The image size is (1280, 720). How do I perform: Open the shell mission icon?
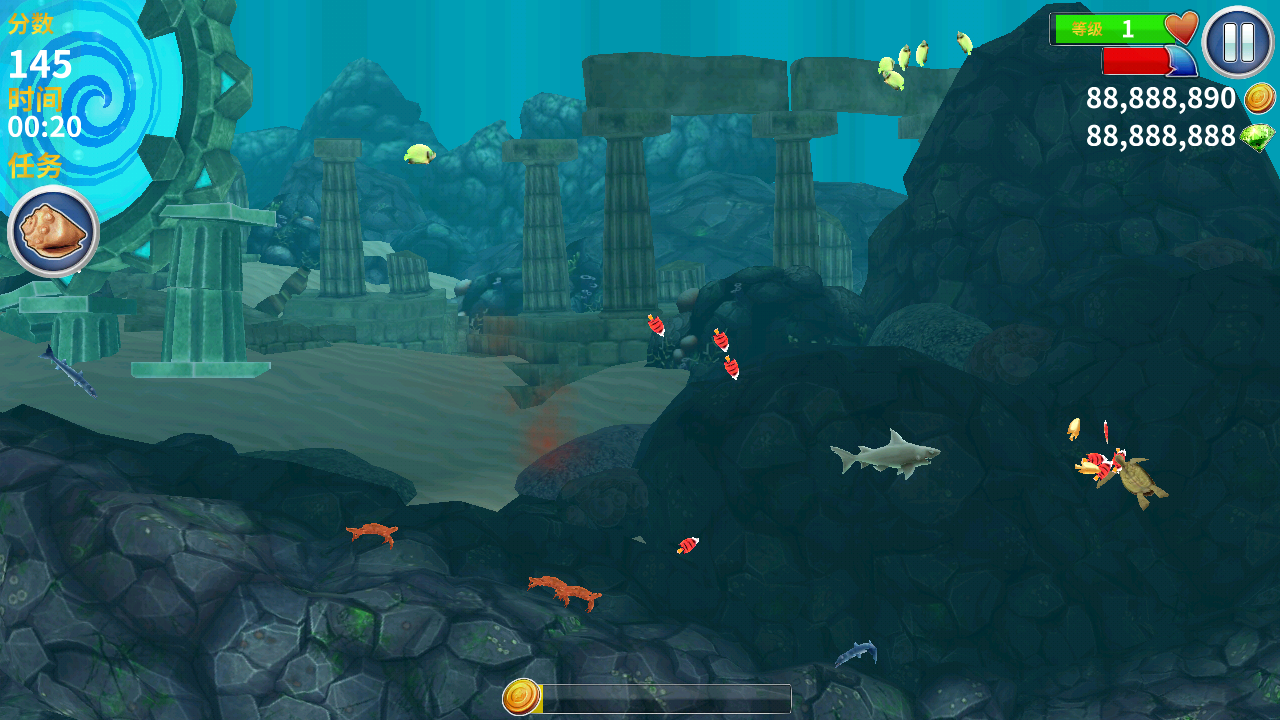click(53, 231)
